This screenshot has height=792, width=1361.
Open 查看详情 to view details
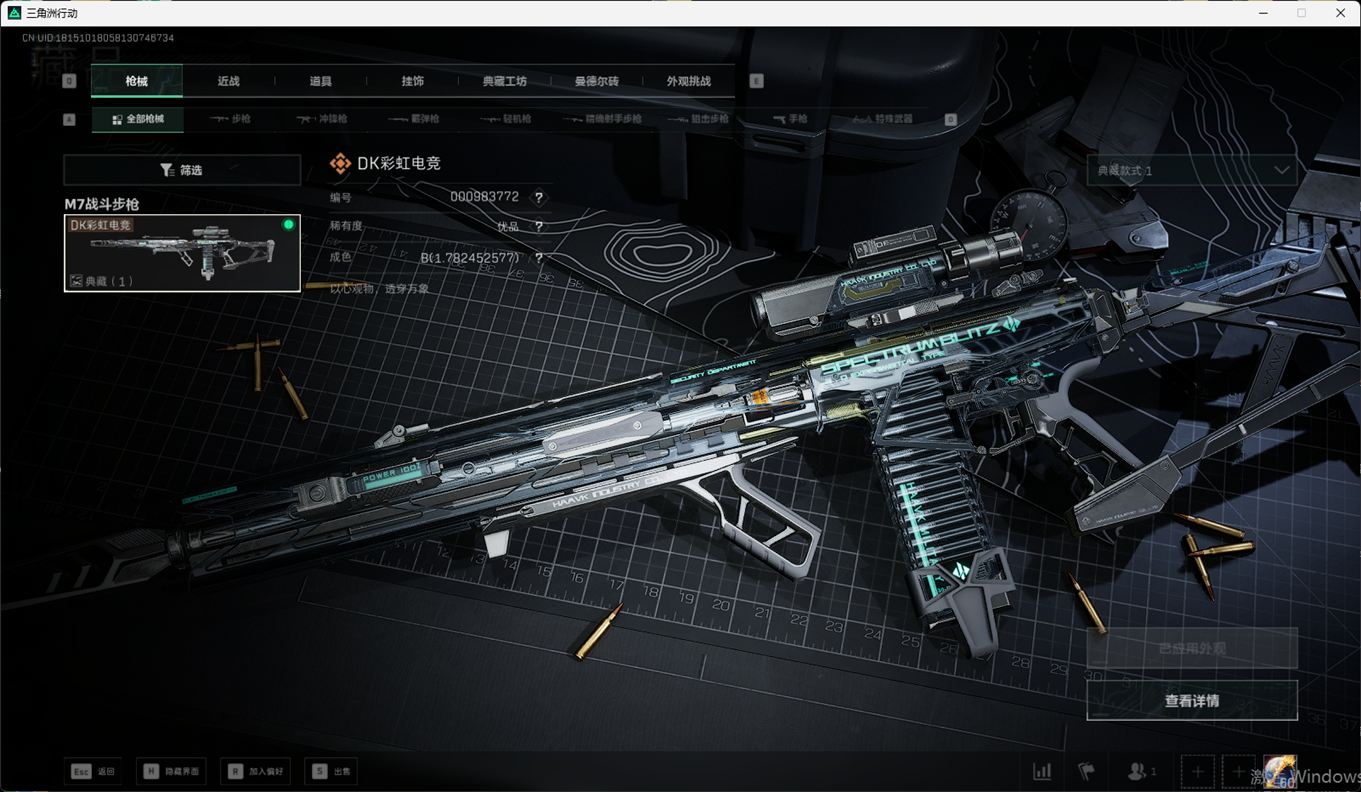(1191, 701)
